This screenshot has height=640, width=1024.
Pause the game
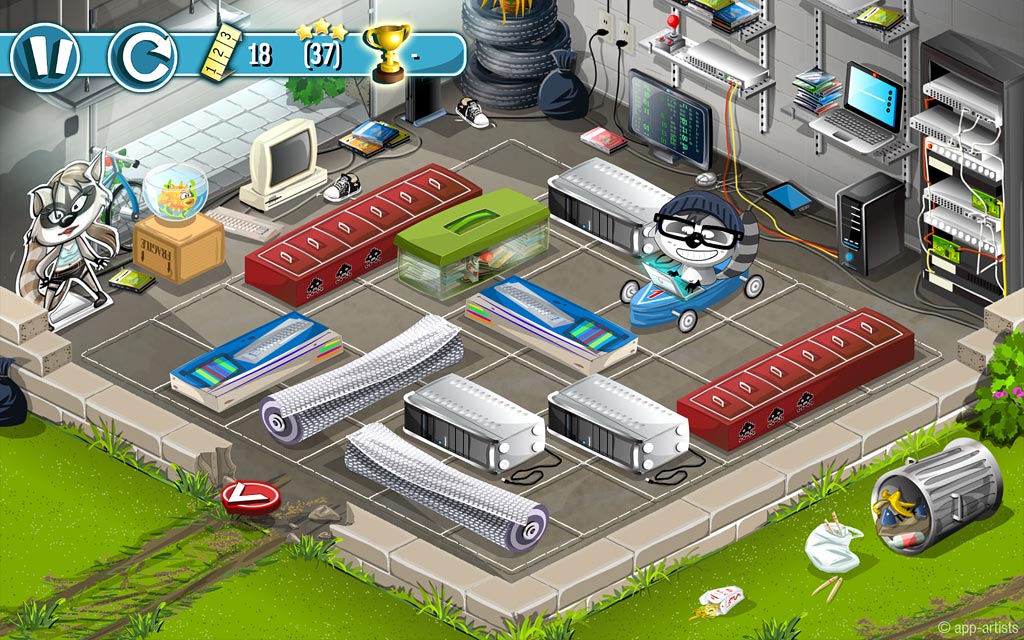(x=46, y=55)
